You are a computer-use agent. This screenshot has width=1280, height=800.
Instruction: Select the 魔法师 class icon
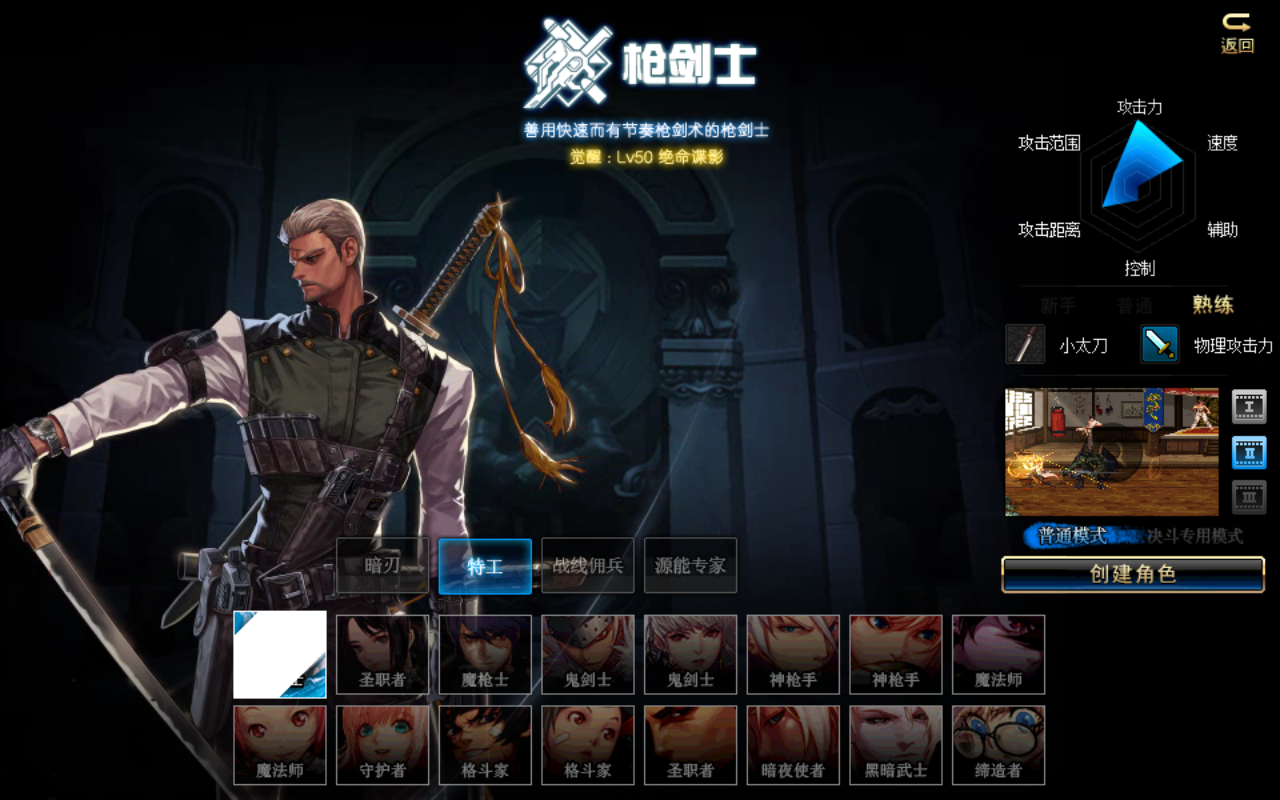coord(999,653)
